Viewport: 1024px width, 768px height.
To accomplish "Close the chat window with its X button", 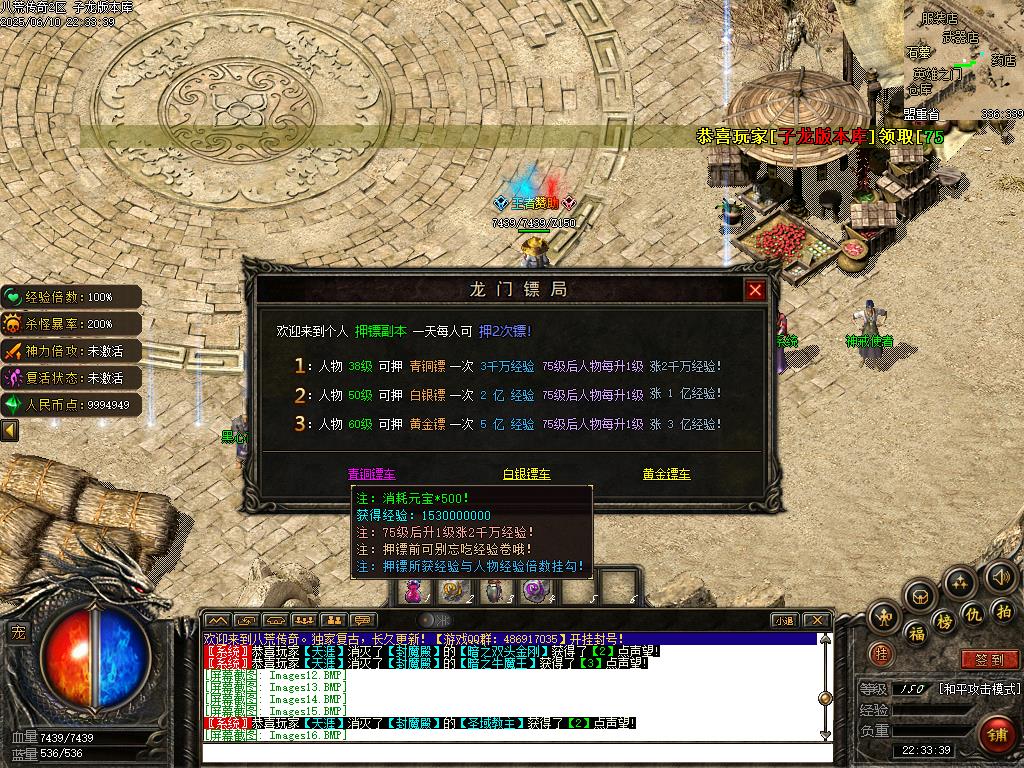I will pyautogui.click(x=816, y=620).
